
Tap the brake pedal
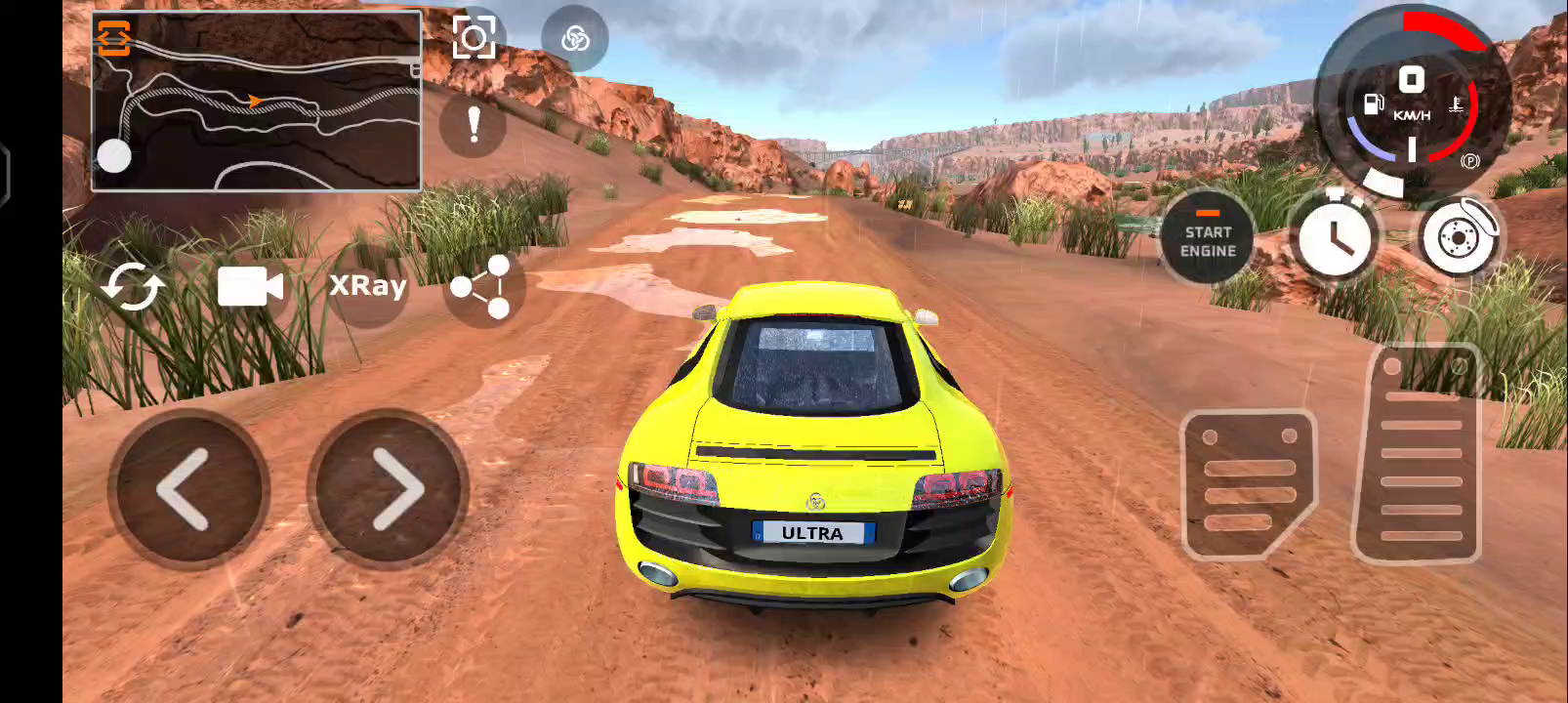click(x=1248, y=485)
